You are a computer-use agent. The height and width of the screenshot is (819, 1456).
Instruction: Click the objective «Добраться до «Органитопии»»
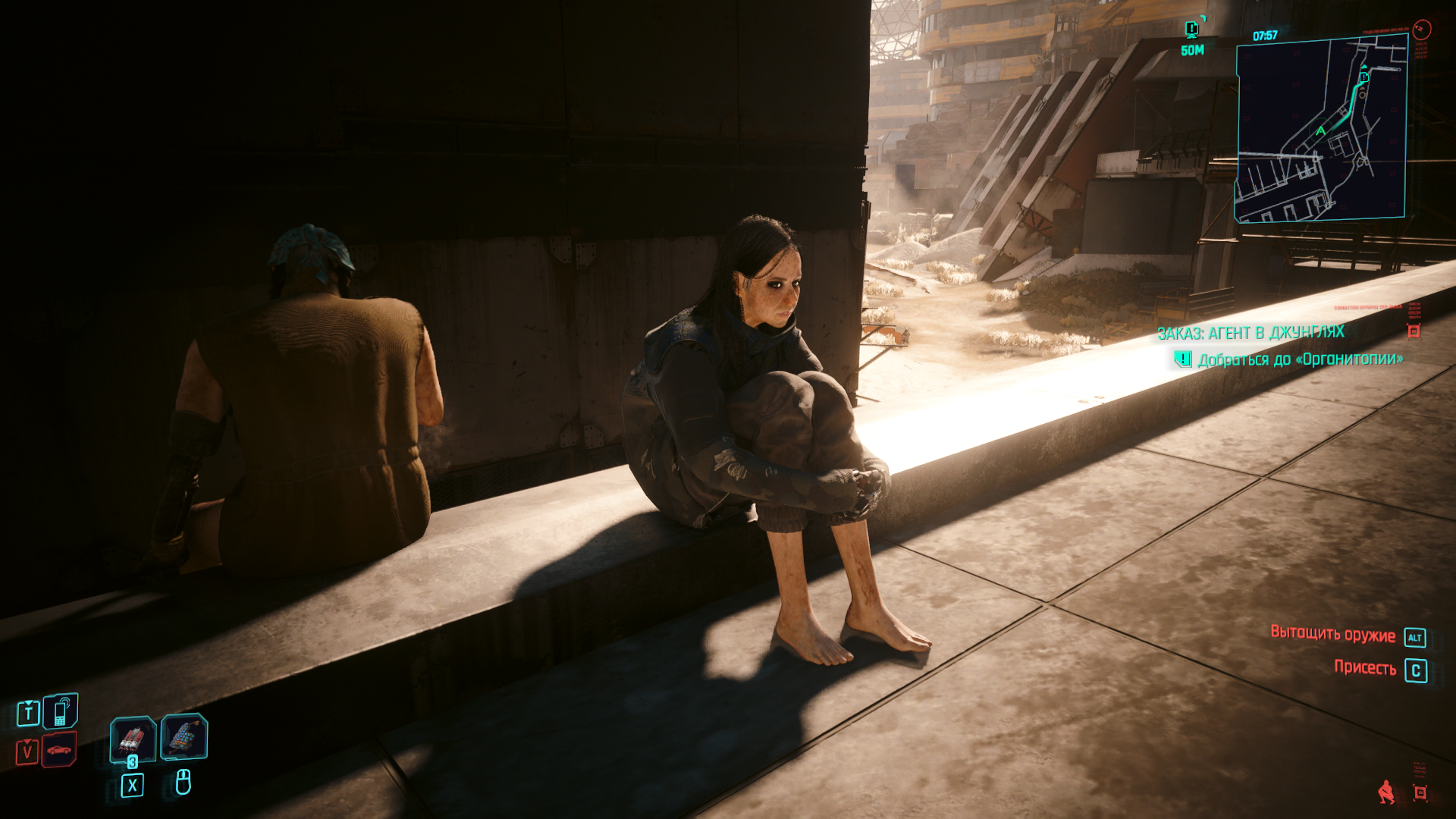[1300, 359]
